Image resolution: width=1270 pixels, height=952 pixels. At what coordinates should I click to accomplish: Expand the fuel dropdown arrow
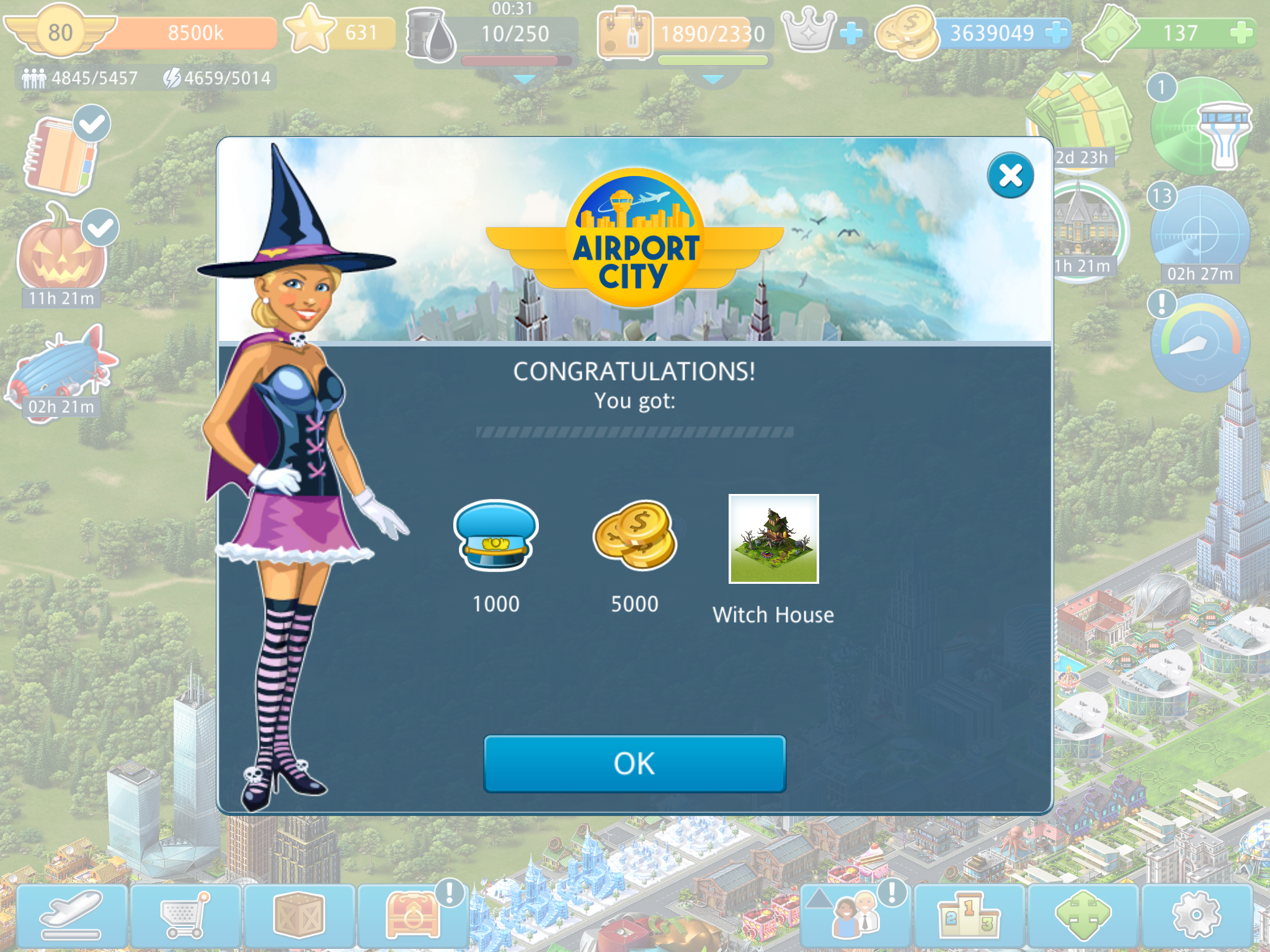(x=525, y=80)
